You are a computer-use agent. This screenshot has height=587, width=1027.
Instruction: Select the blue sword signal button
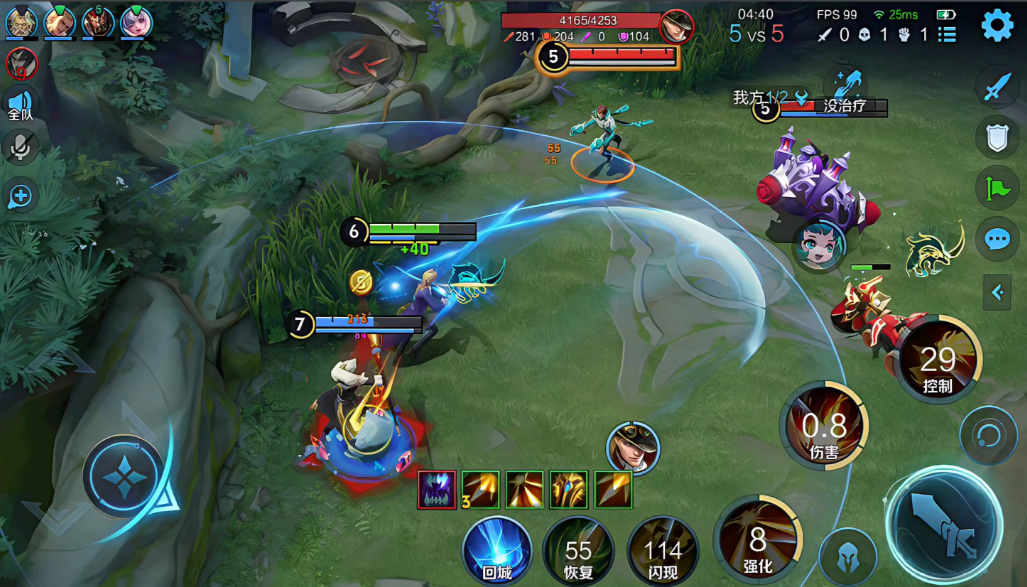coord(997,87)
